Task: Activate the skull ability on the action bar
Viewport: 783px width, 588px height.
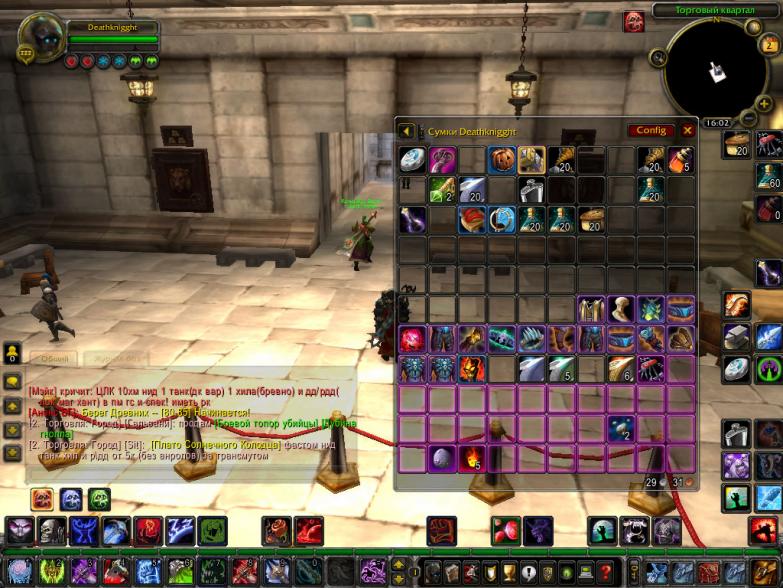Action: click(51, 531)
